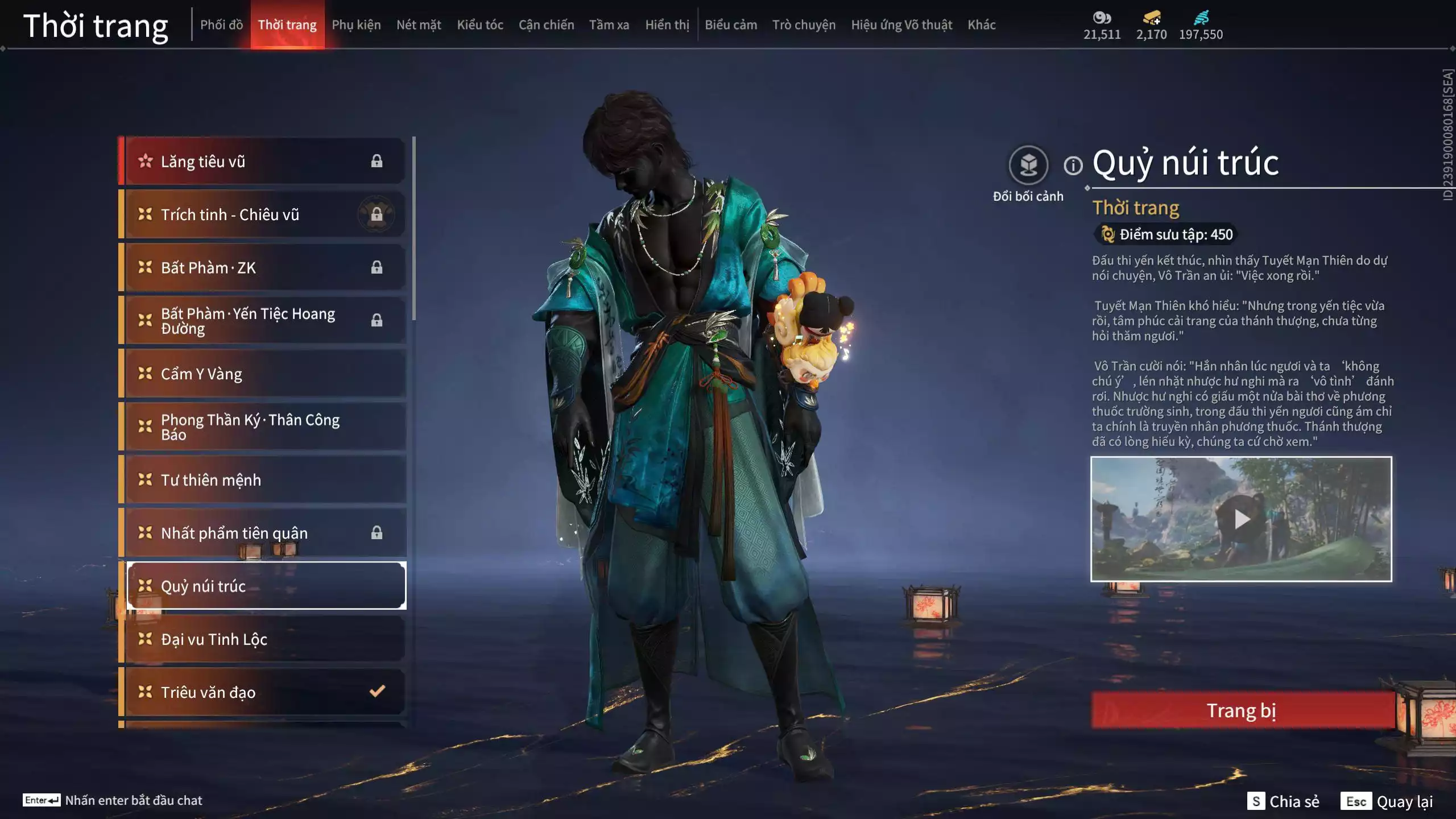Show the Hiệu ứng Võ thuật tab
The image size is (1456, 819).
point(901,25)
